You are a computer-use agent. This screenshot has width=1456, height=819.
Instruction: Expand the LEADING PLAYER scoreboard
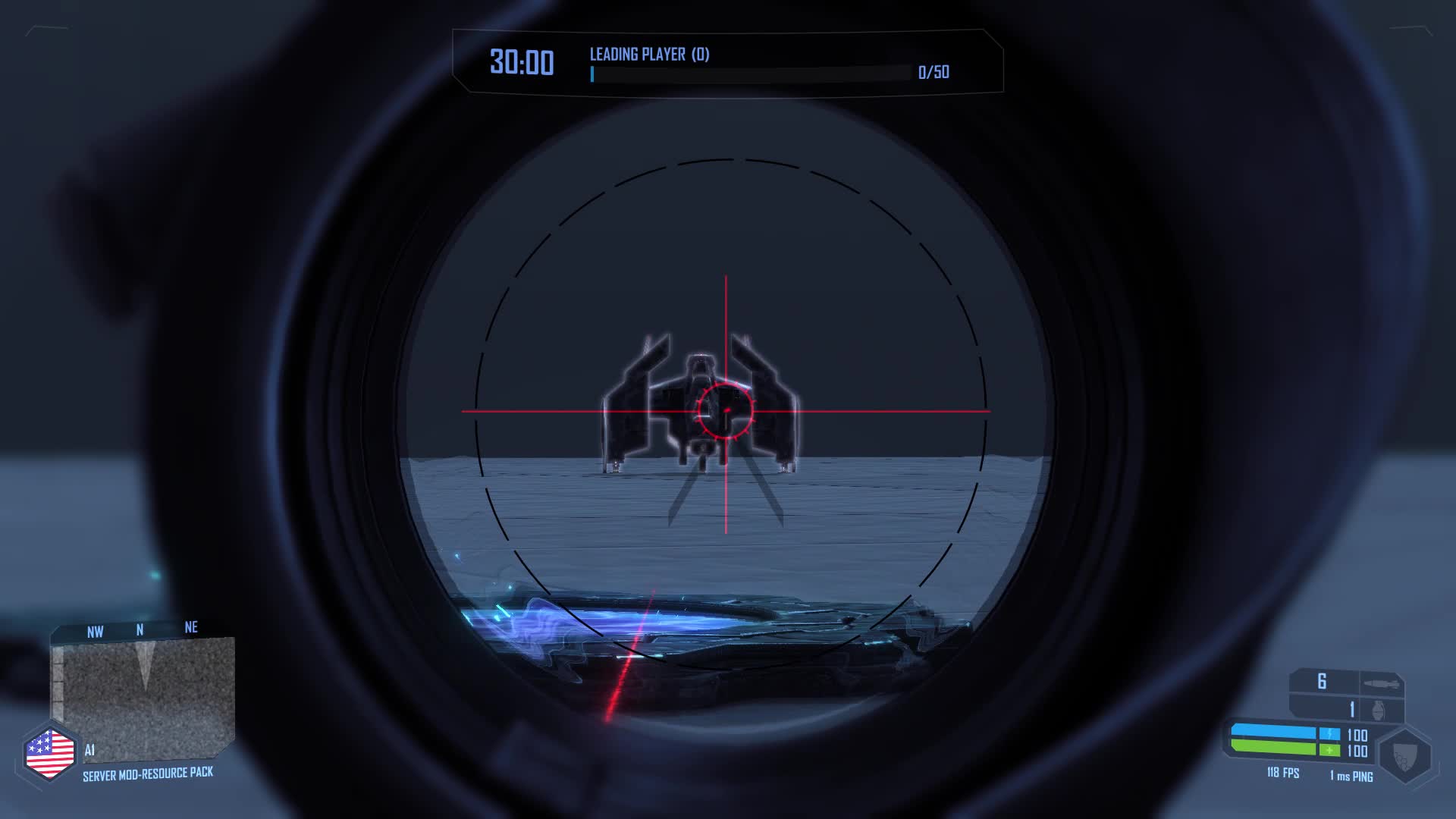coord(648,54)
